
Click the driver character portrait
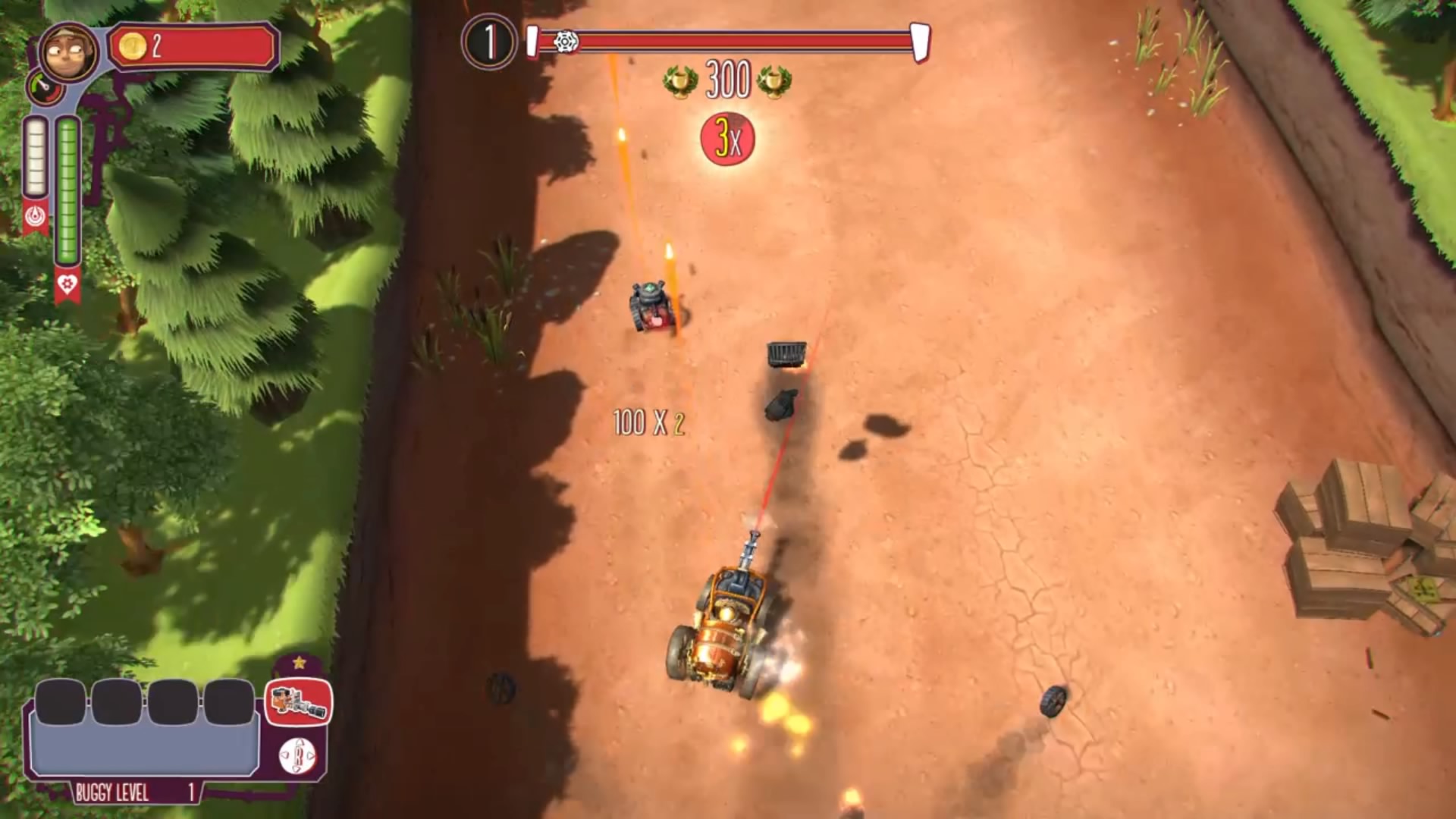(x=68, y=51)
